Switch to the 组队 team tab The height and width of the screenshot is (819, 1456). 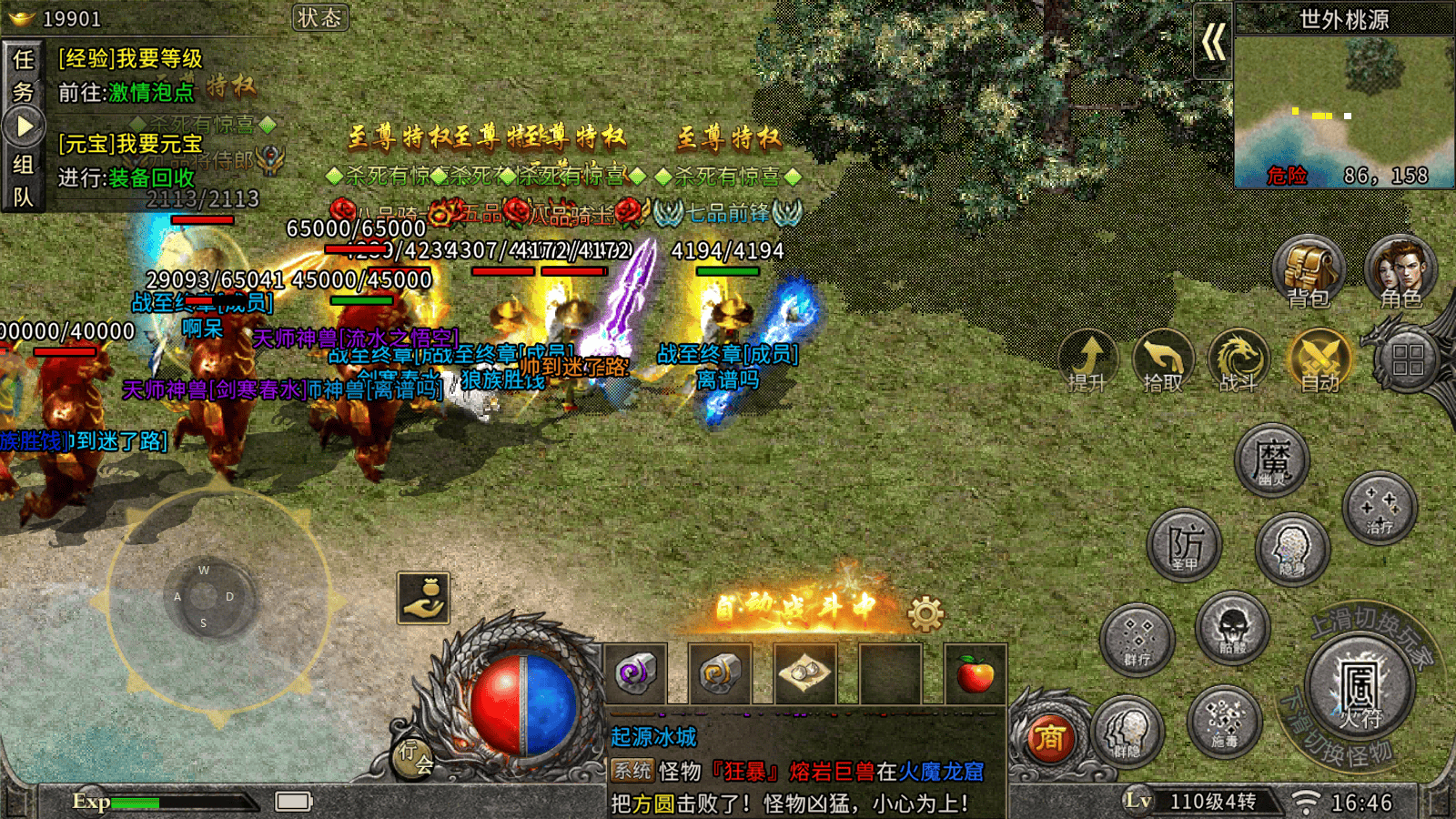(x=23, y=180)
